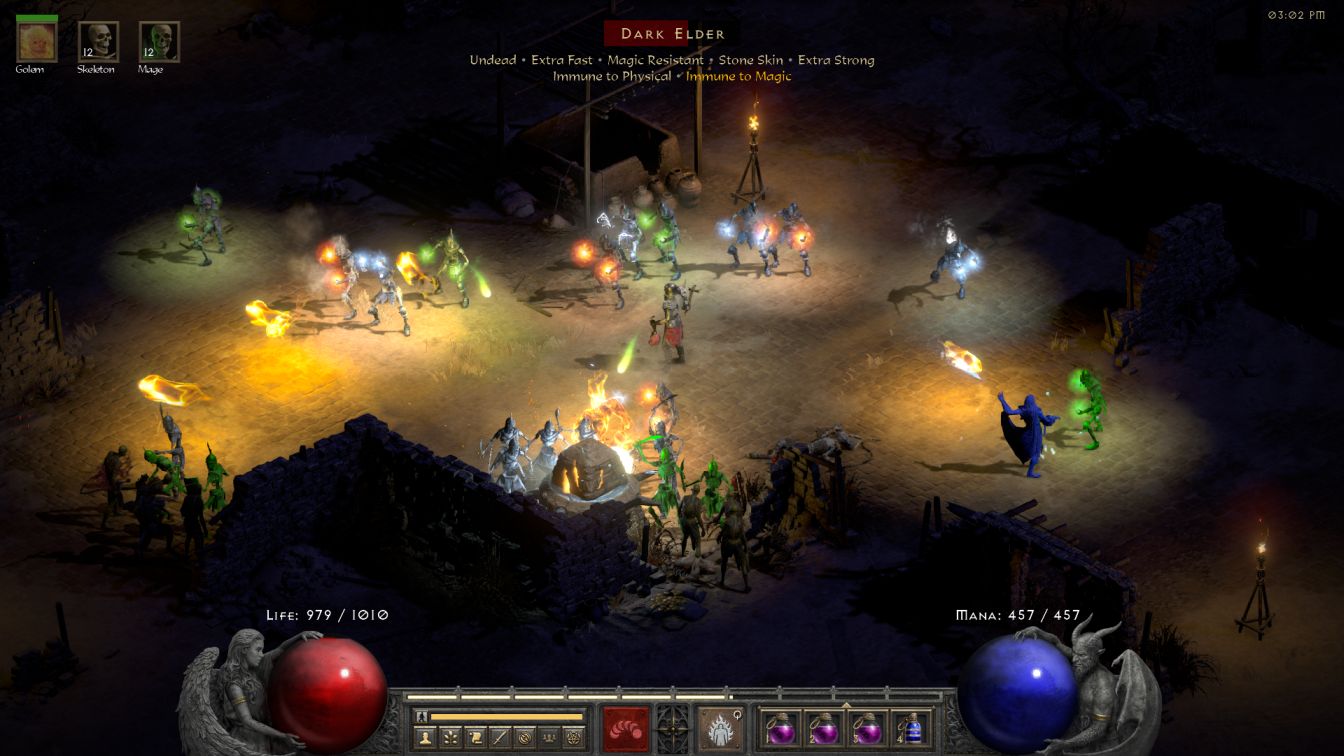This screenshot has height=756, width=1344.
Task: Click the Mage minion portrait
Action: (x=159, y=42)
